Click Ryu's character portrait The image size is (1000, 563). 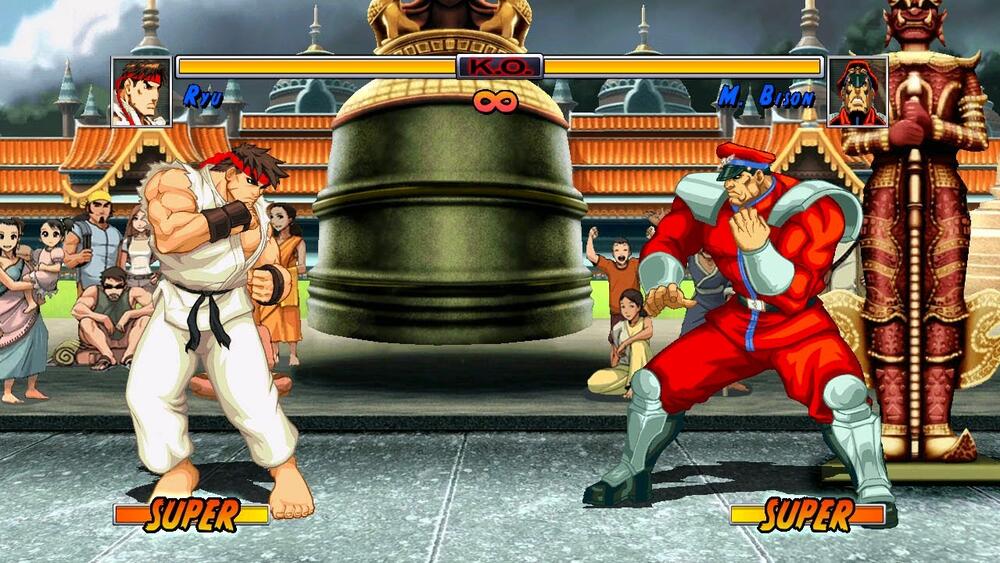(x=141, y=91)
